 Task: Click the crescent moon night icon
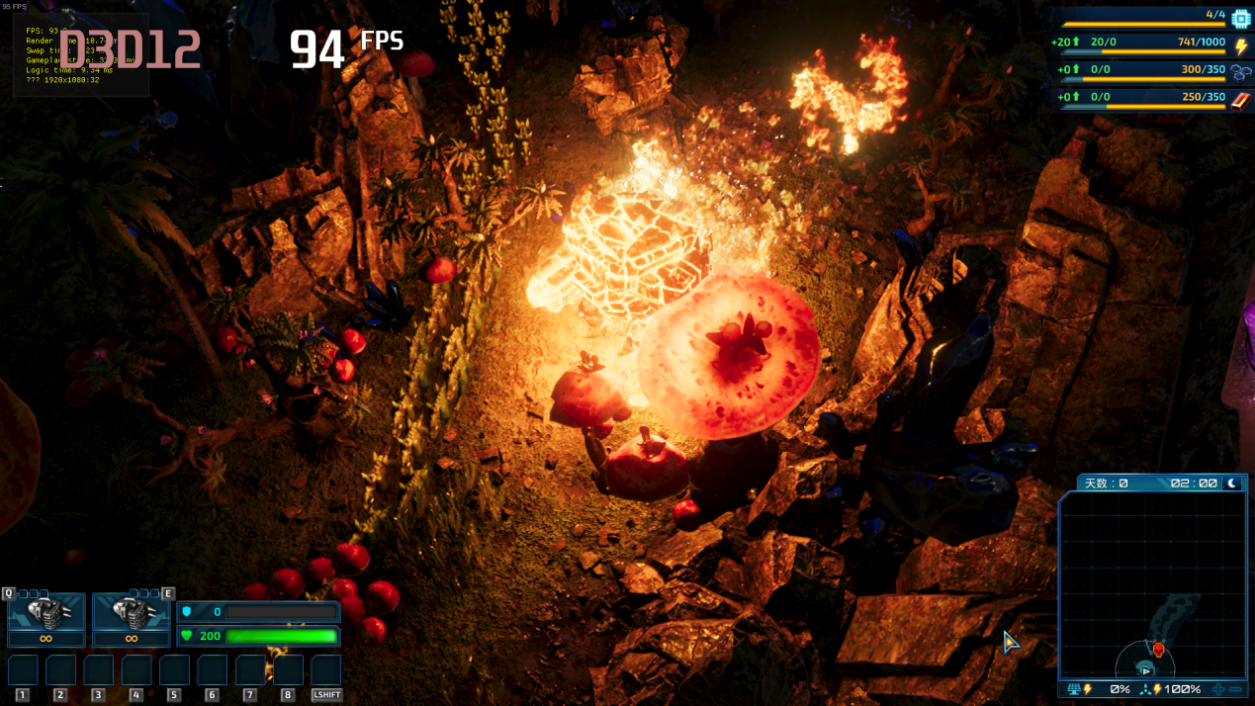coord(1233,483)
